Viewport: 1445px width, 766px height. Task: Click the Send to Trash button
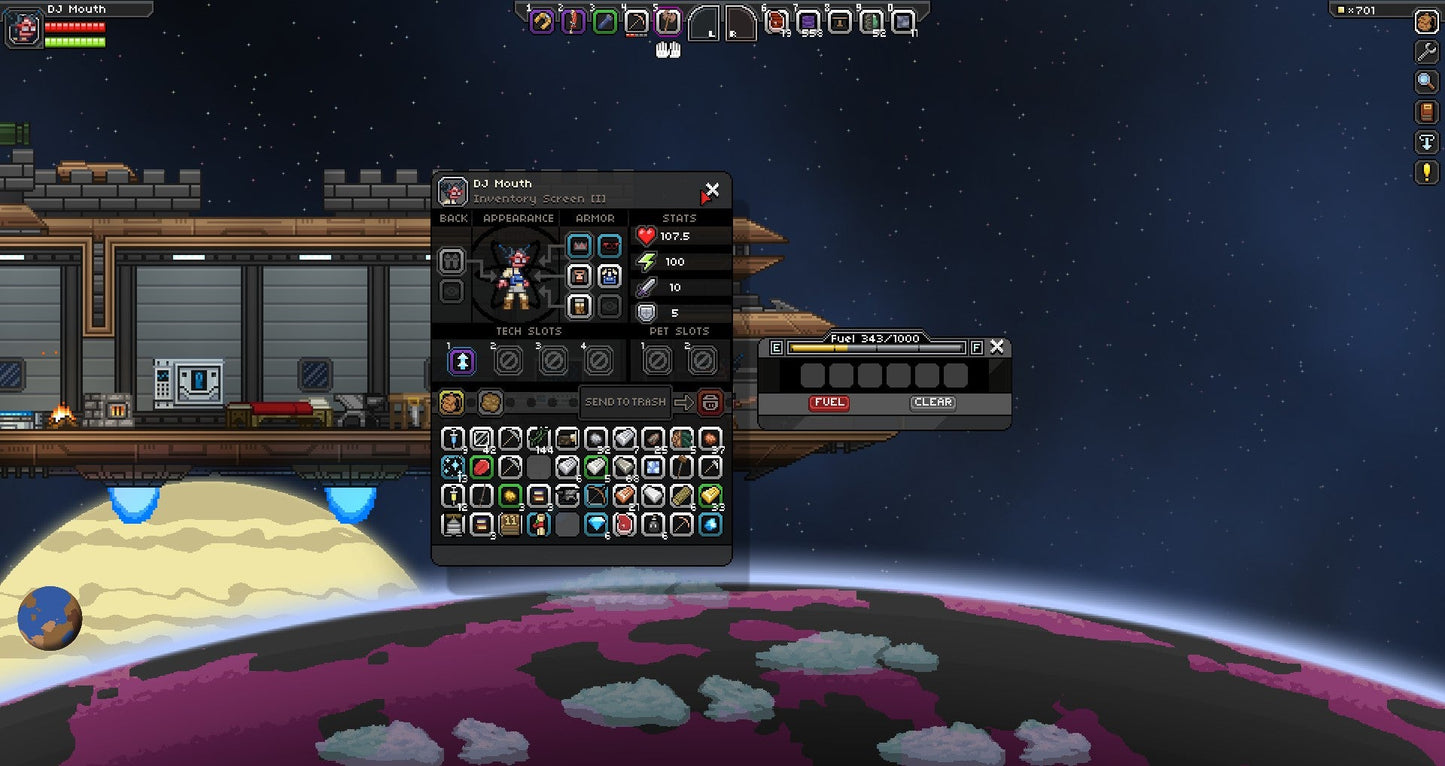coord(625,402)
